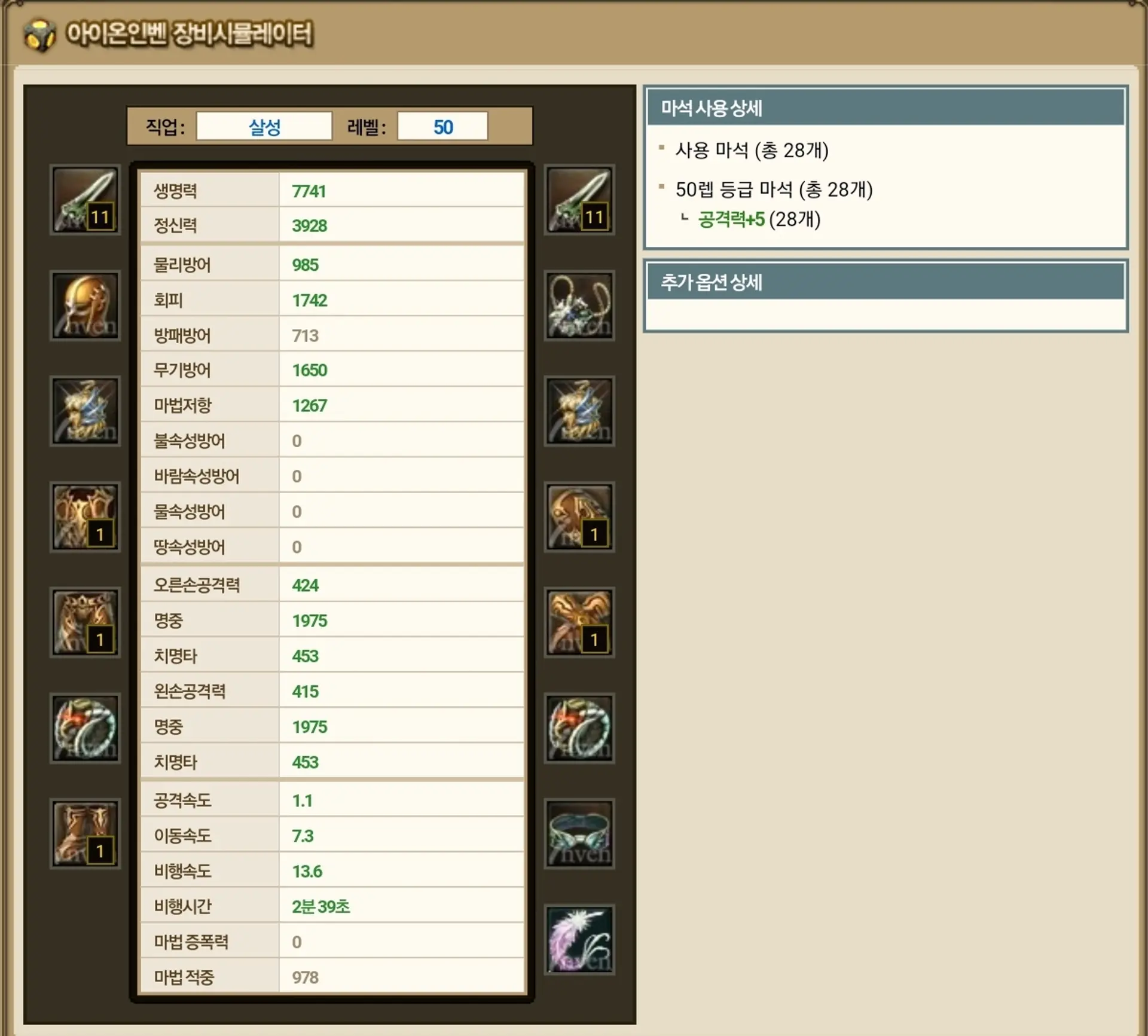This screenshot has height=1036, width=1148.
Task: Choose the necklace equipment slot
Action: (579, 305)
